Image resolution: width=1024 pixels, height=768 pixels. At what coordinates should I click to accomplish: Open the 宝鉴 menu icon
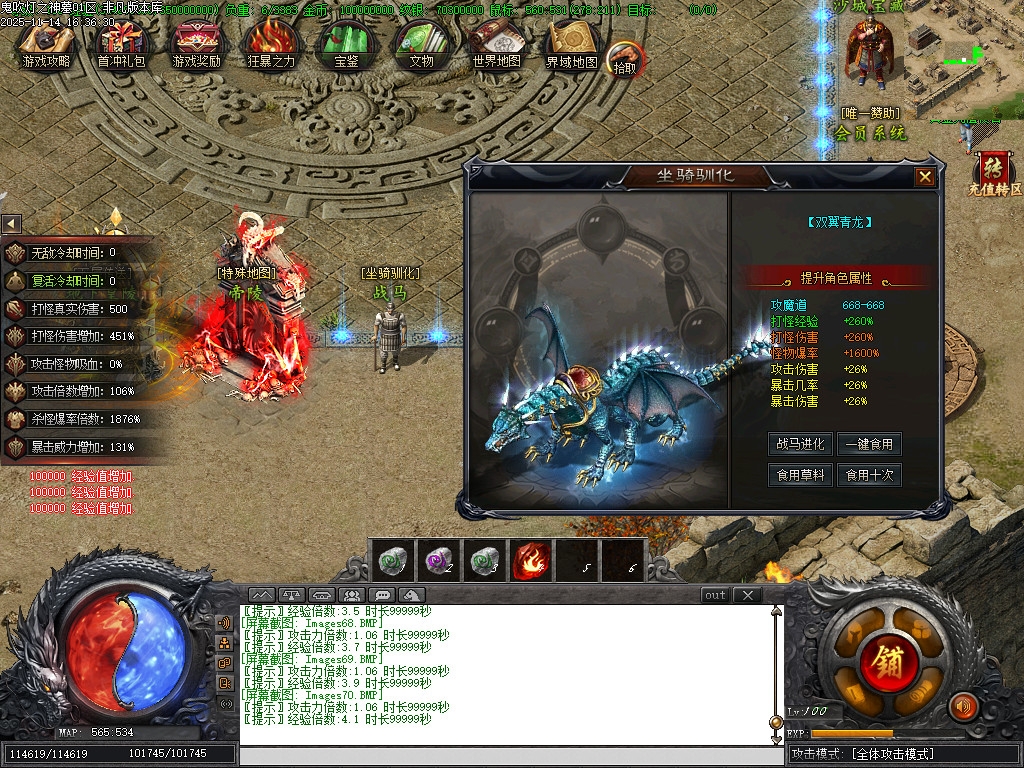pos(346,45)
